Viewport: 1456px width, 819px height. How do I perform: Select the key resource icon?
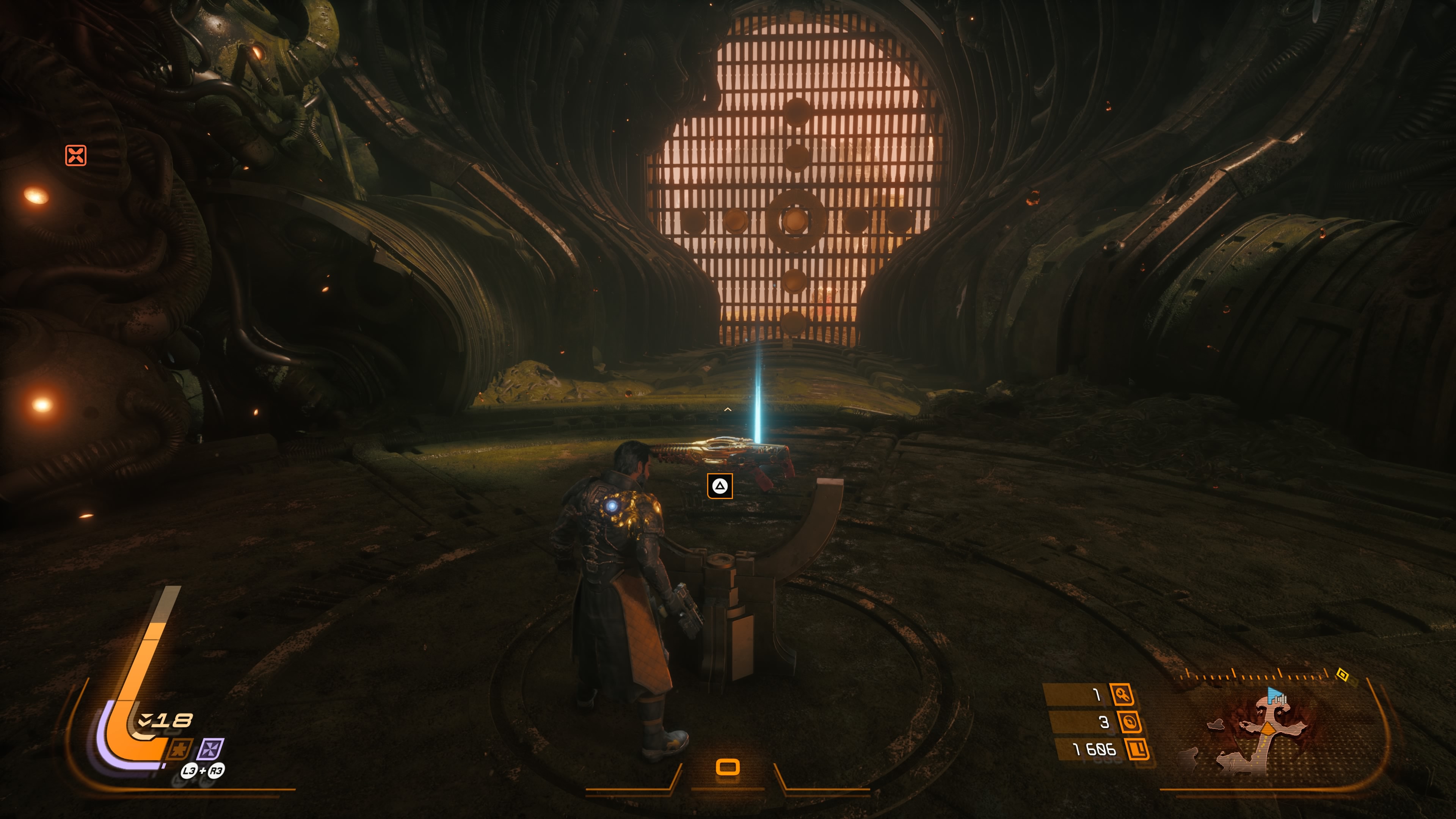pos(1122,695)
